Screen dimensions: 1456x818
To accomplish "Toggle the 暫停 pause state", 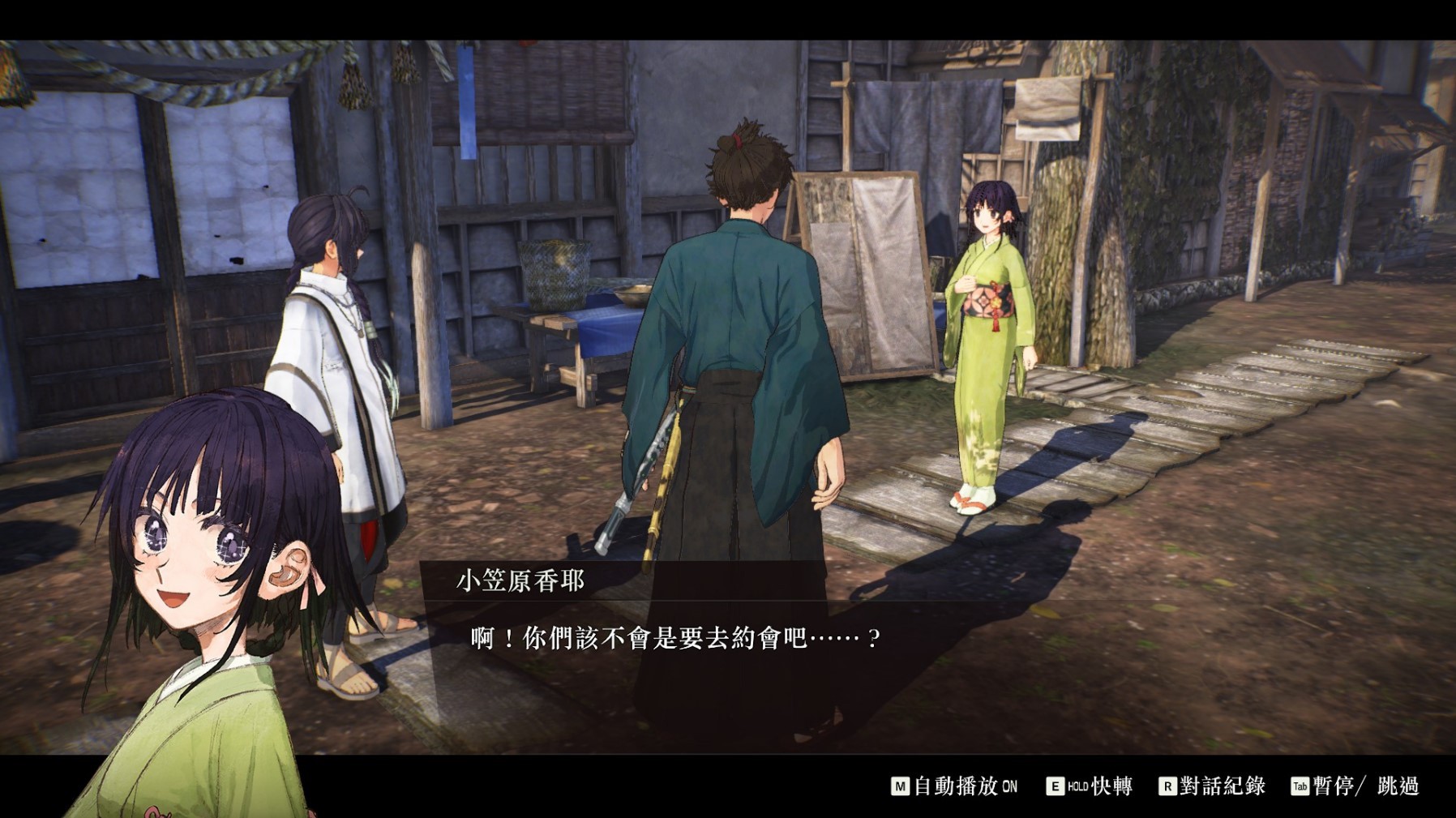I will point(1328,785).
